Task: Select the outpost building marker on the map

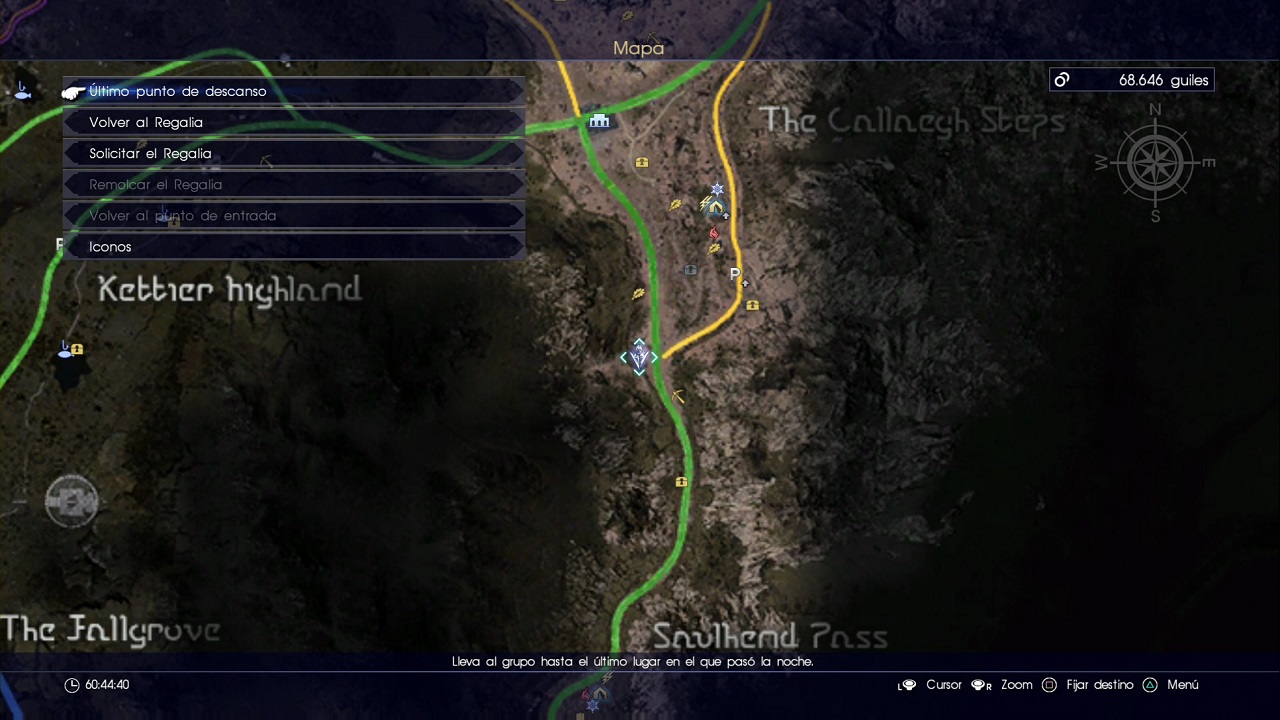Action: (x=599, y=121)
